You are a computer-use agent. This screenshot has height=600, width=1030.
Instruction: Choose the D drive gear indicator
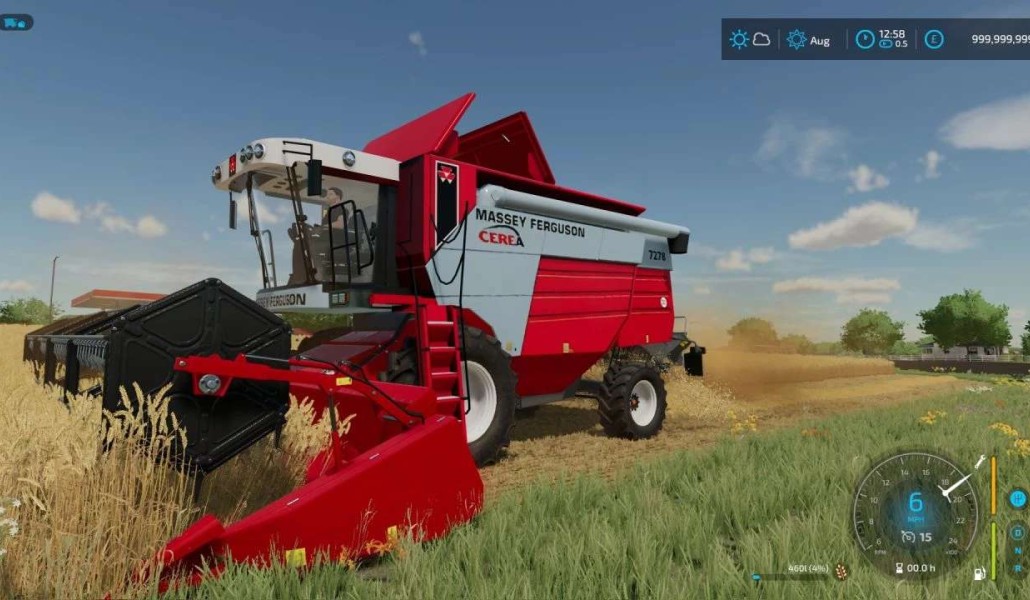1018,532
